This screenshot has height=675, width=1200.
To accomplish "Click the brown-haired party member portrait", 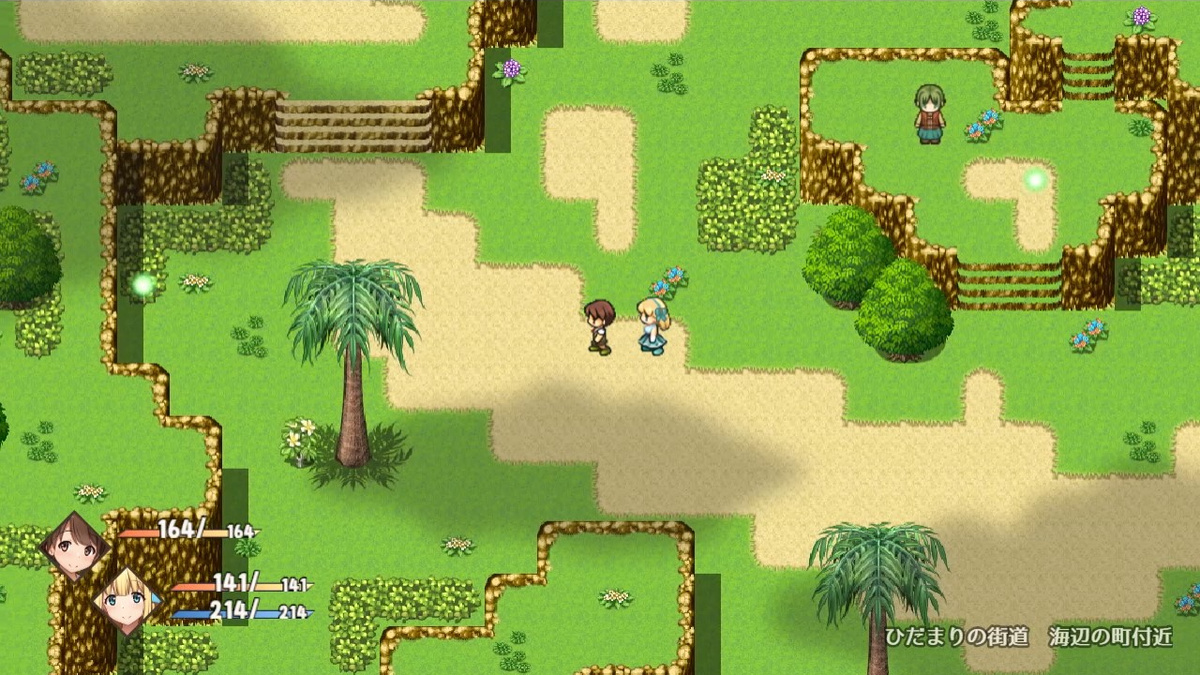I will pyautogui.click(x=74, y=549).
